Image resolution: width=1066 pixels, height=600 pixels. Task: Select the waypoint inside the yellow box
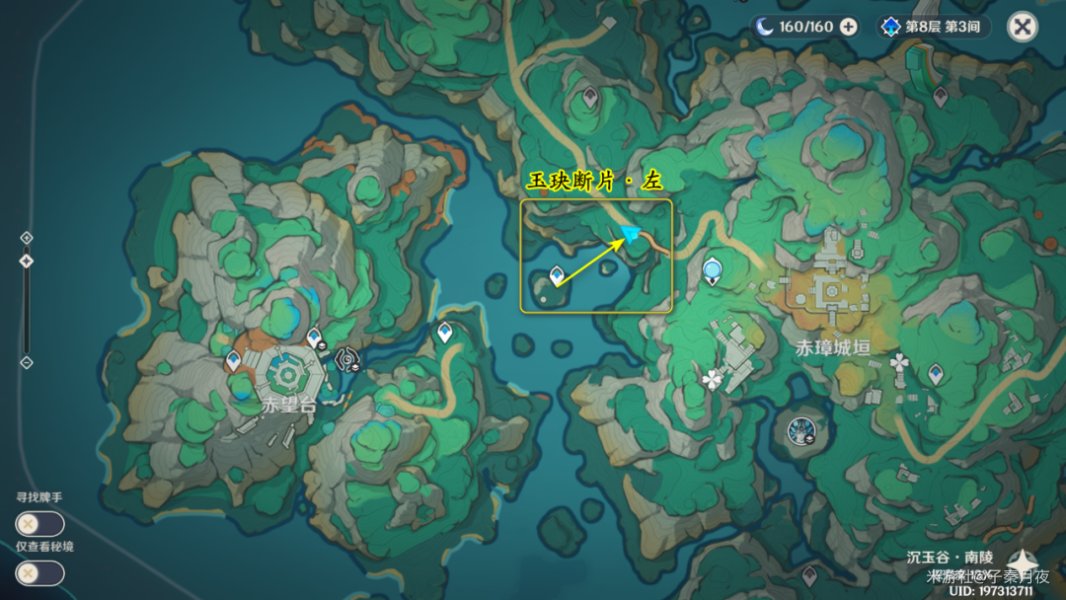coord(557,276)
